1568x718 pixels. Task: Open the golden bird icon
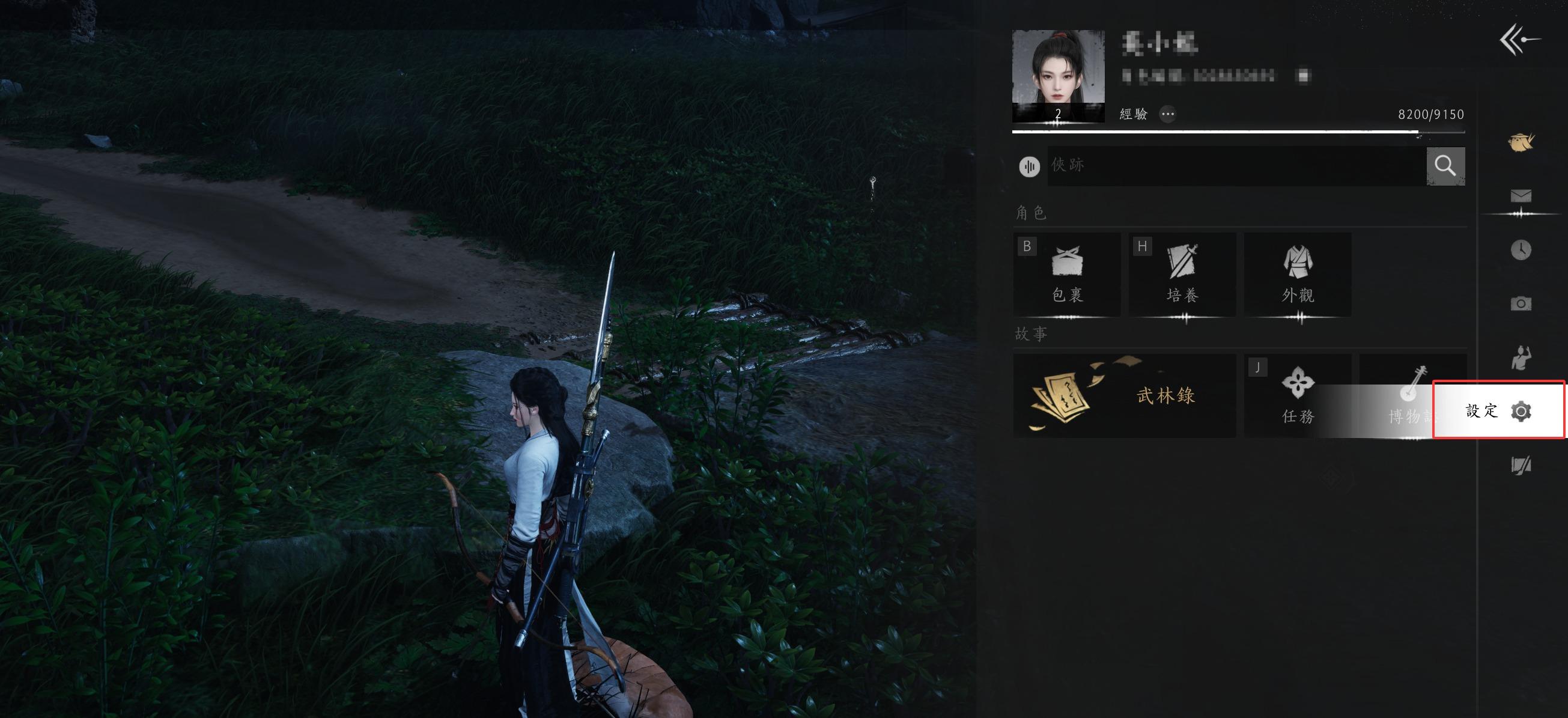pyautogui.click(x=1521, y=142)
